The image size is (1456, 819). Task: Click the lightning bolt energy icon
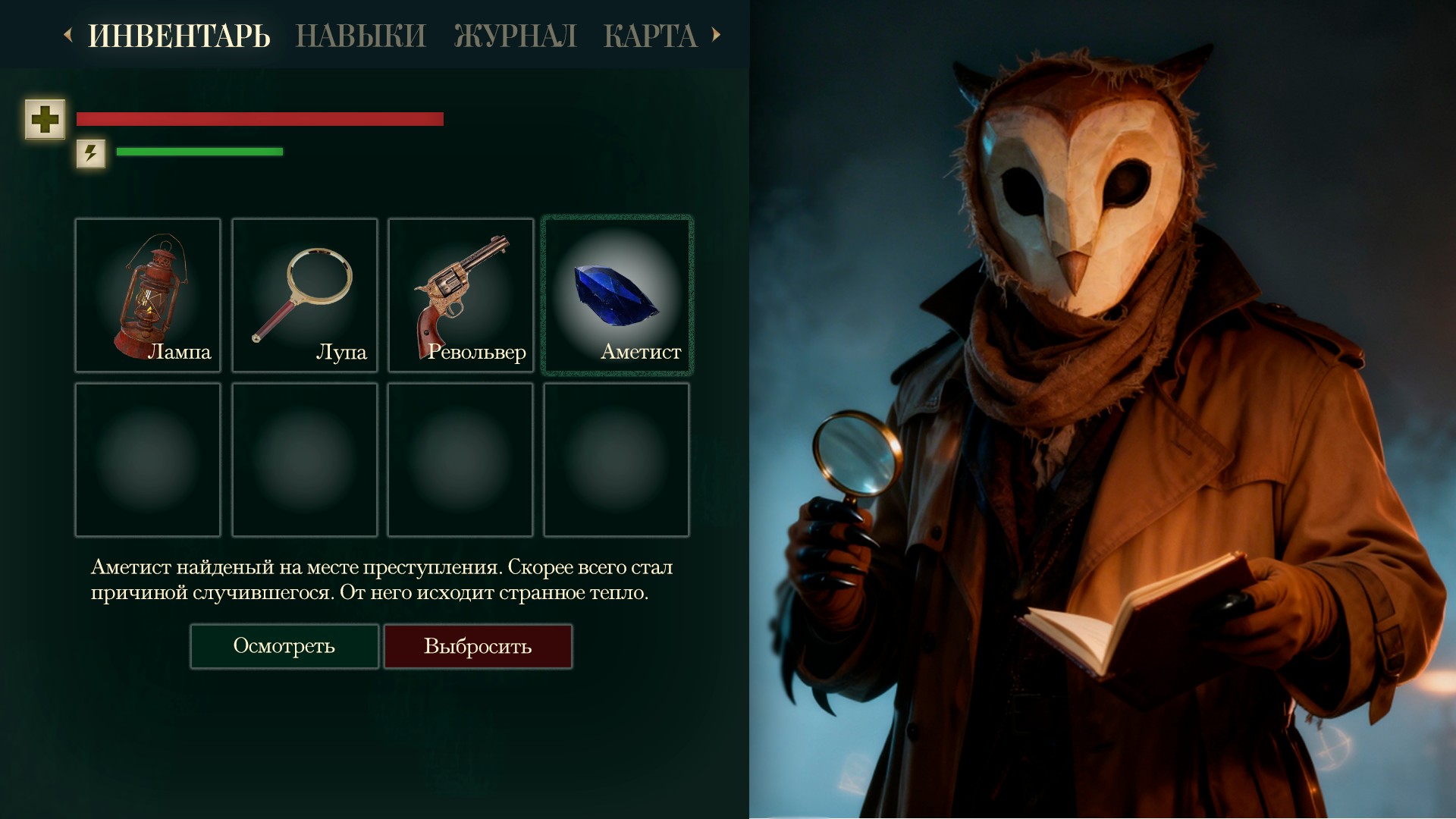91,153
